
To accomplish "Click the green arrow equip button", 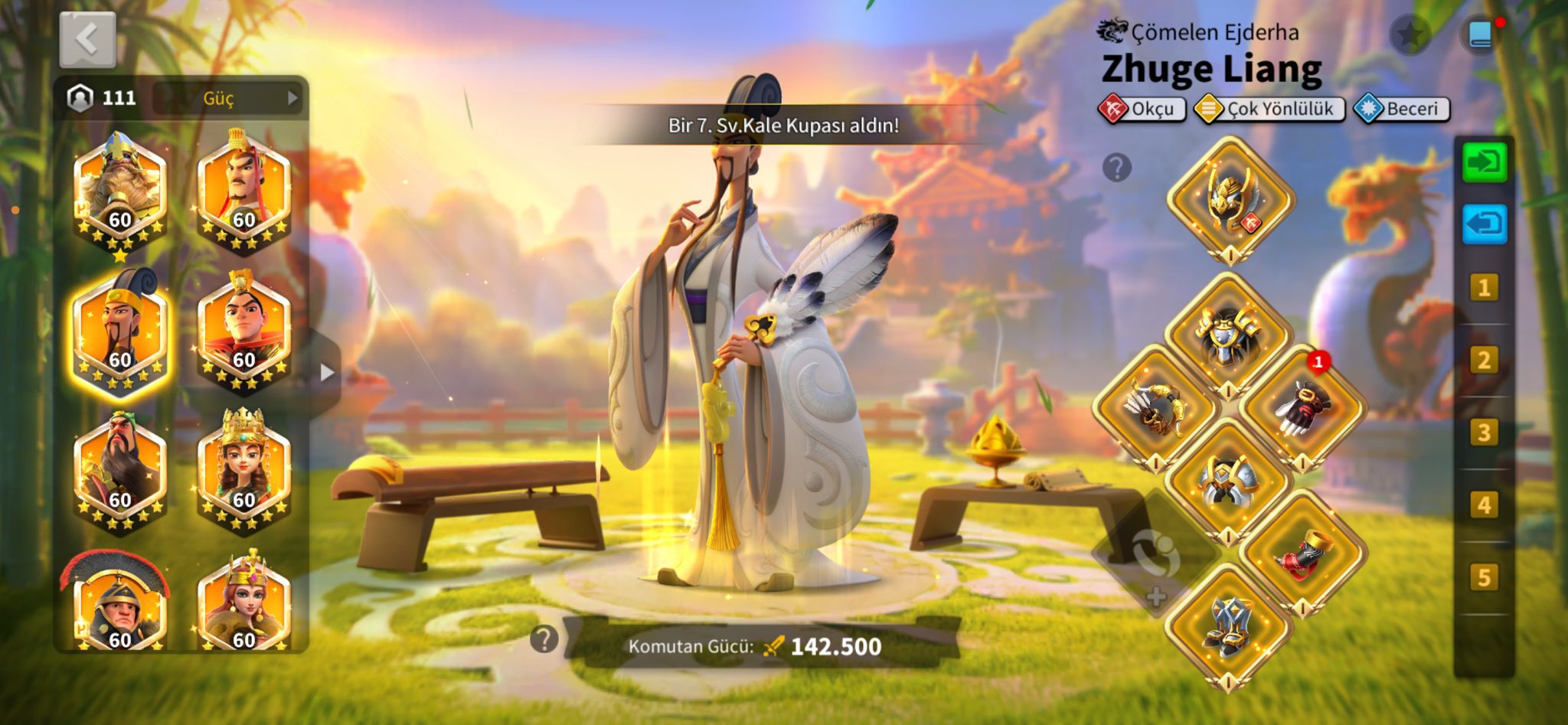I will [1484, 162].
